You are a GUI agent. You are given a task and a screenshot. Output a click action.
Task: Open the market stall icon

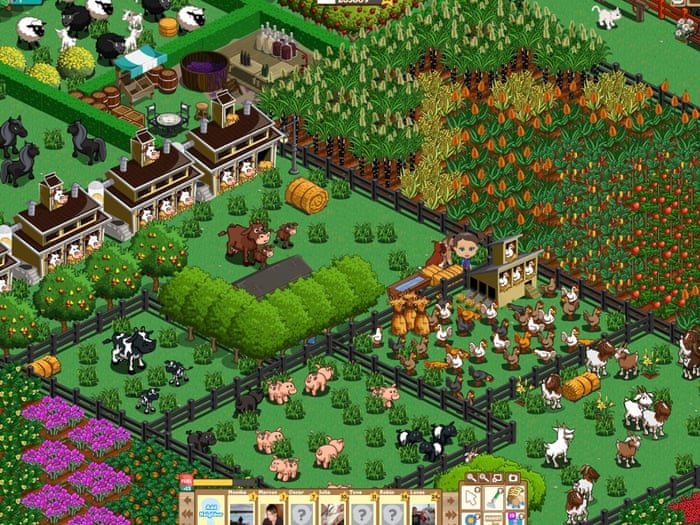tap(514, 498)
